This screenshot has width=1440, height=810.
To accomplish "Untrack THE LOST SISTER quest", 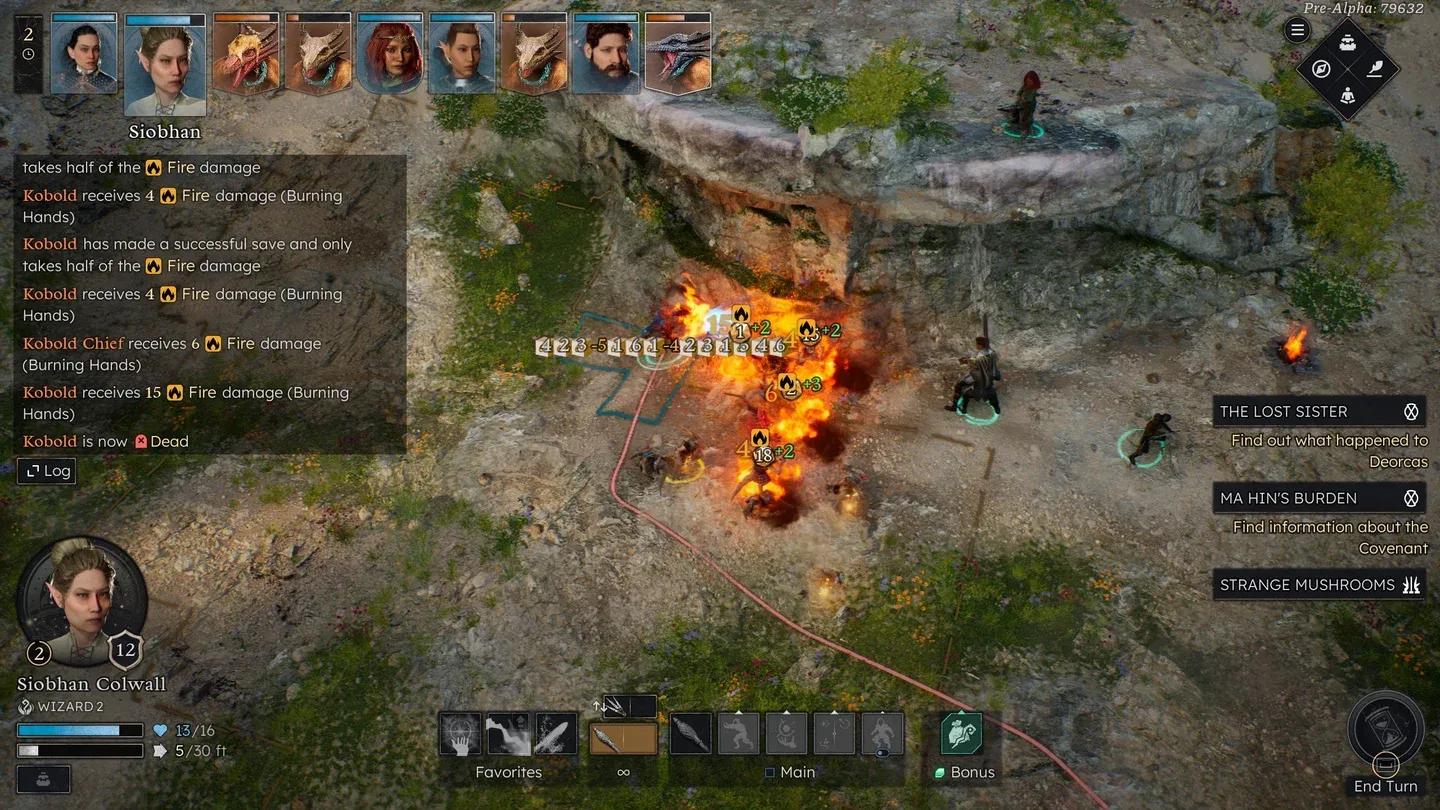I will pyautogui.click(x=1411, y=411).
